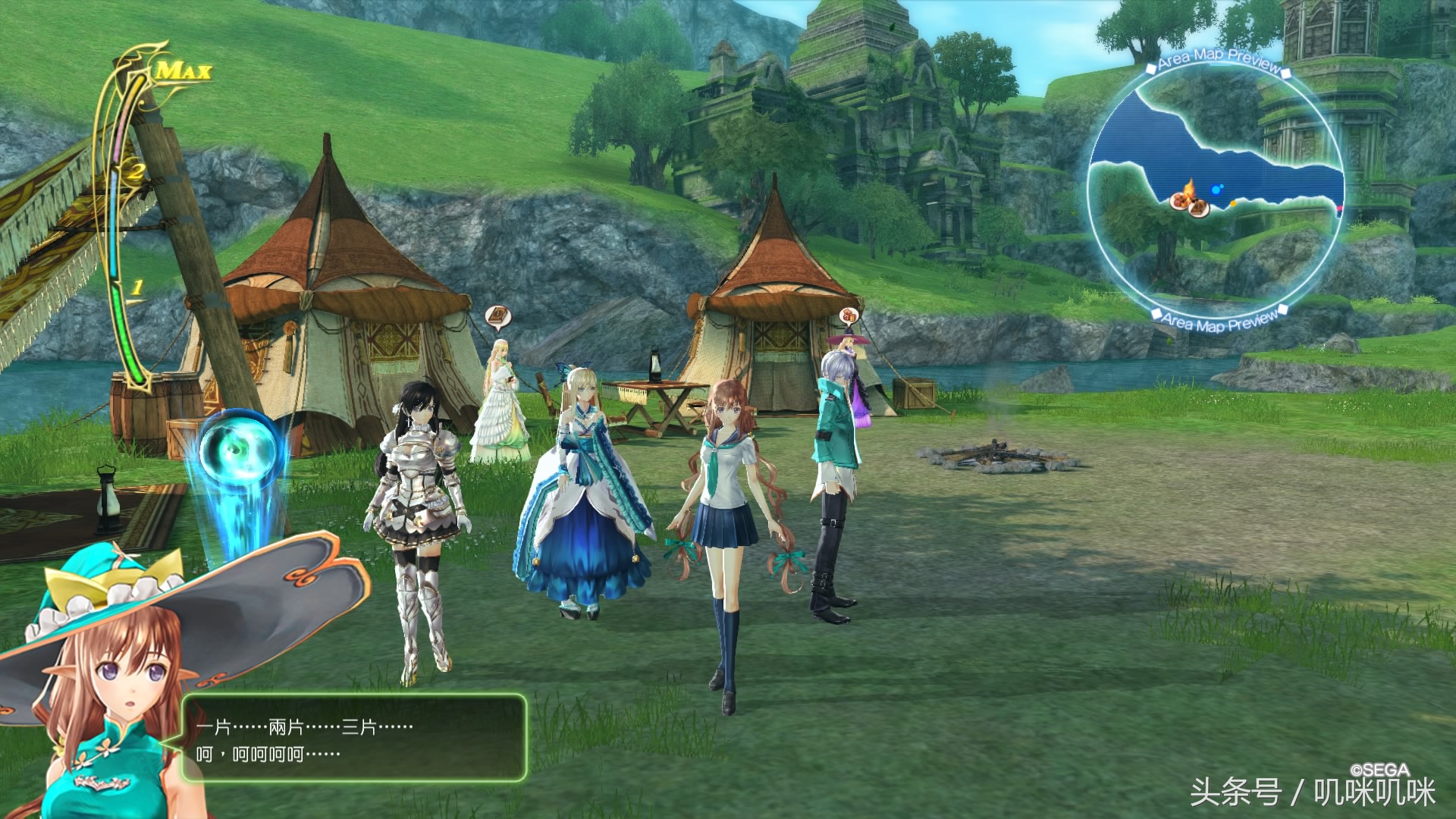Image resolution: width=1456 pixels, height=819 pixels.
Task: Open the circular area map preview
Action: click(x=1216, y=194)
